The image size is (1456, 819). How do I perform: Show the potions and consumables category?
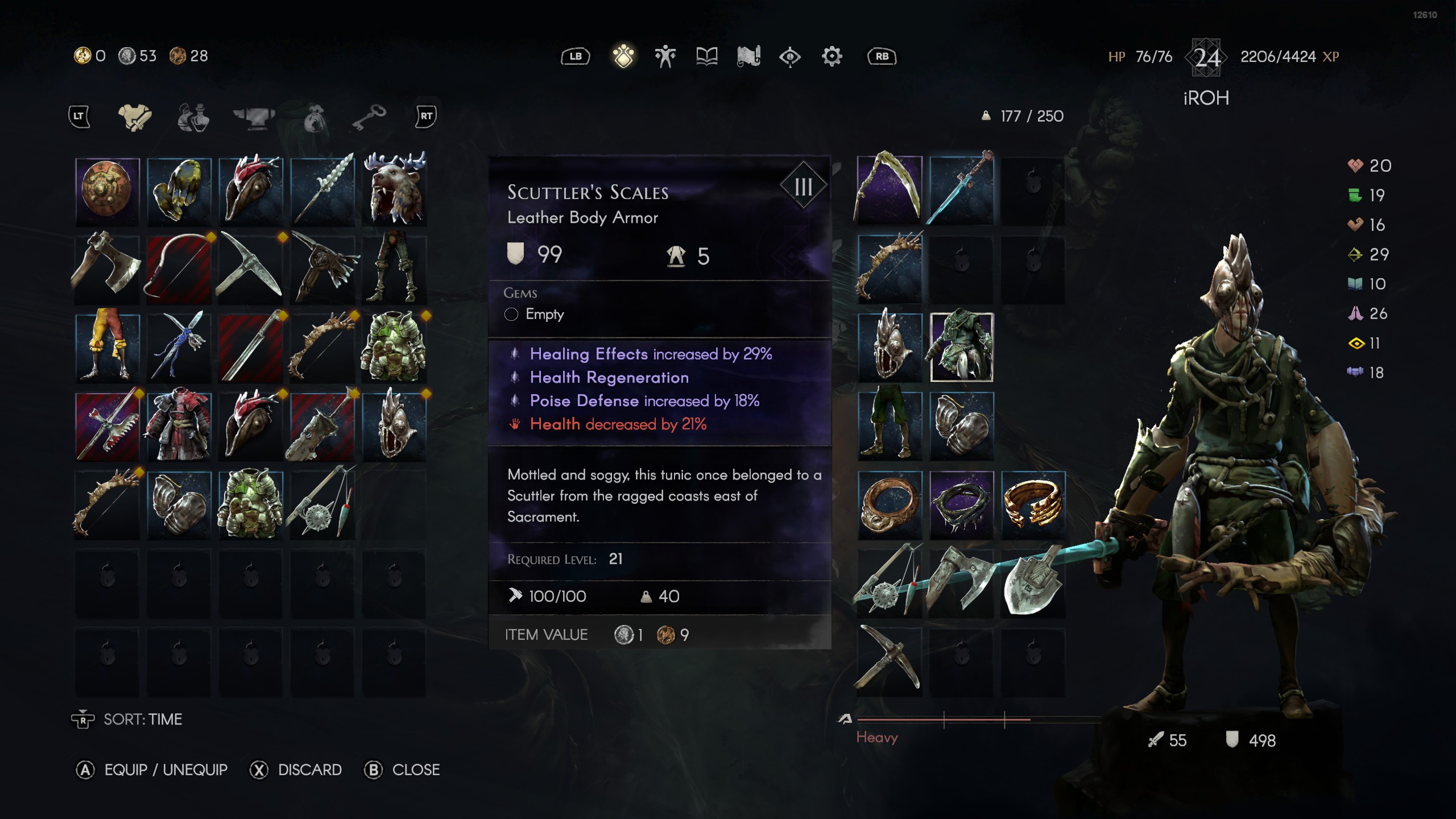(x=193, y=117)
